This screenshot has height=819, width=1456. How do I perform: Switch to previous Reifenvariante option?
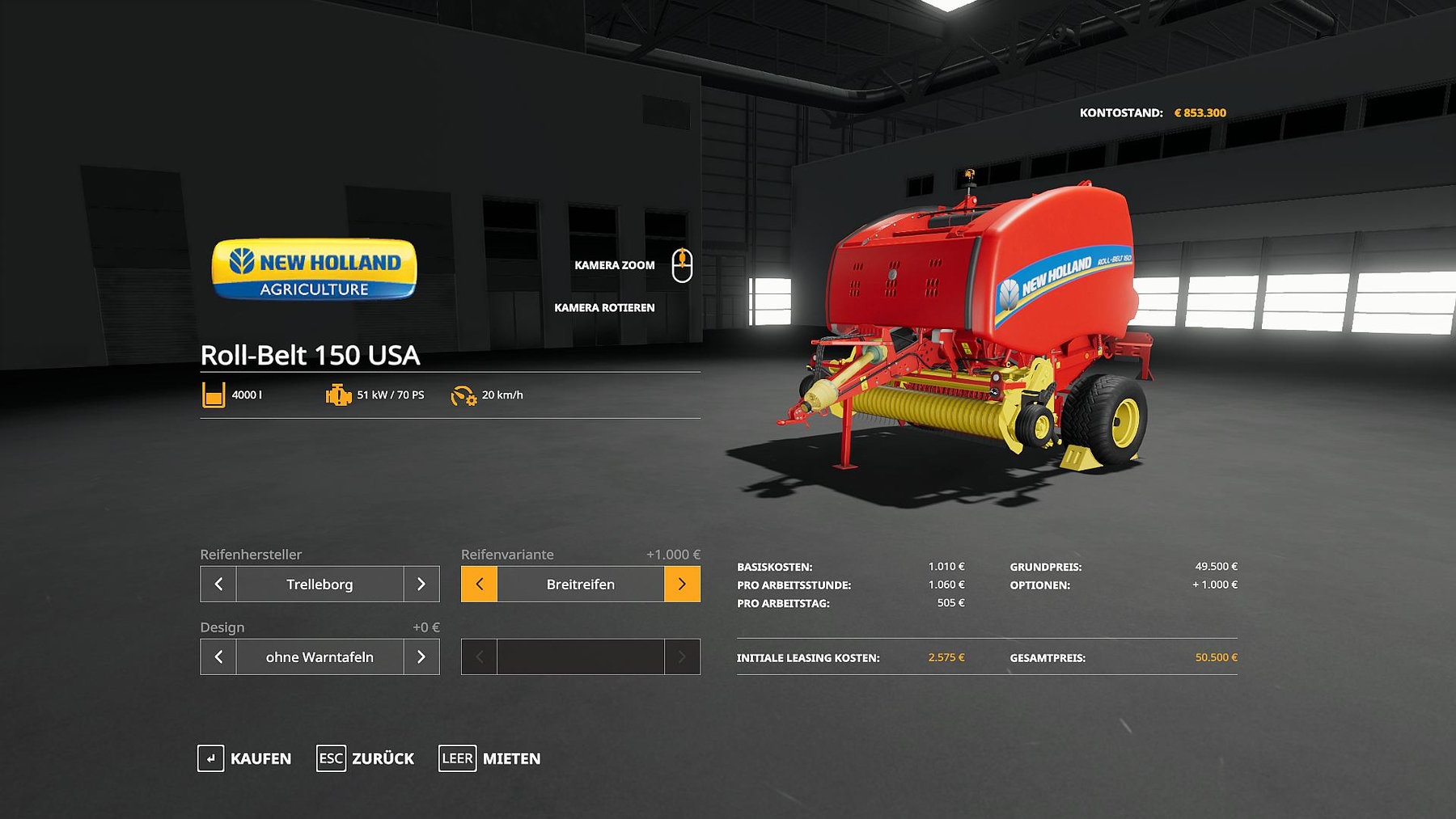point(479,584)
